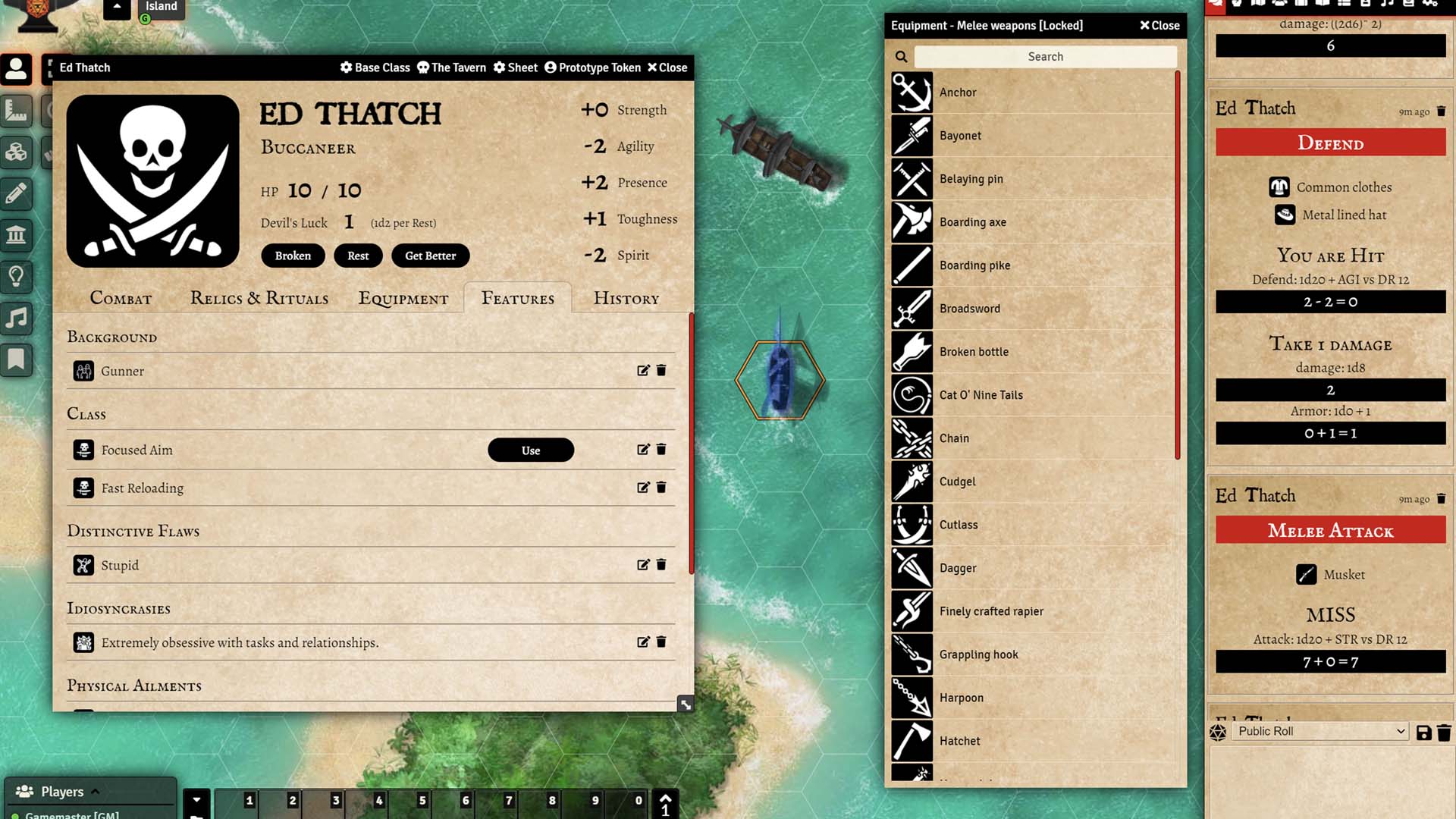View the History tab
Screen dimensions: 1456x819
pyautogui.click(x=626, y=299)
